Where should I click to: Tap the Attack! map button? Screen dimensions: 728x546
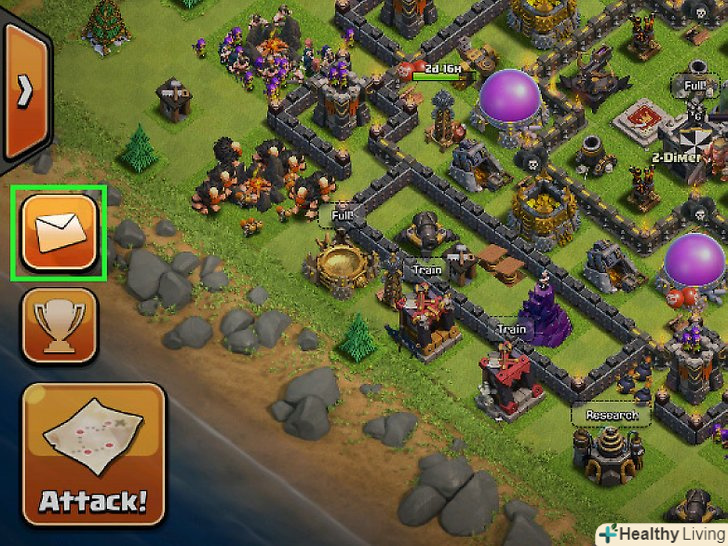point(93,453)
